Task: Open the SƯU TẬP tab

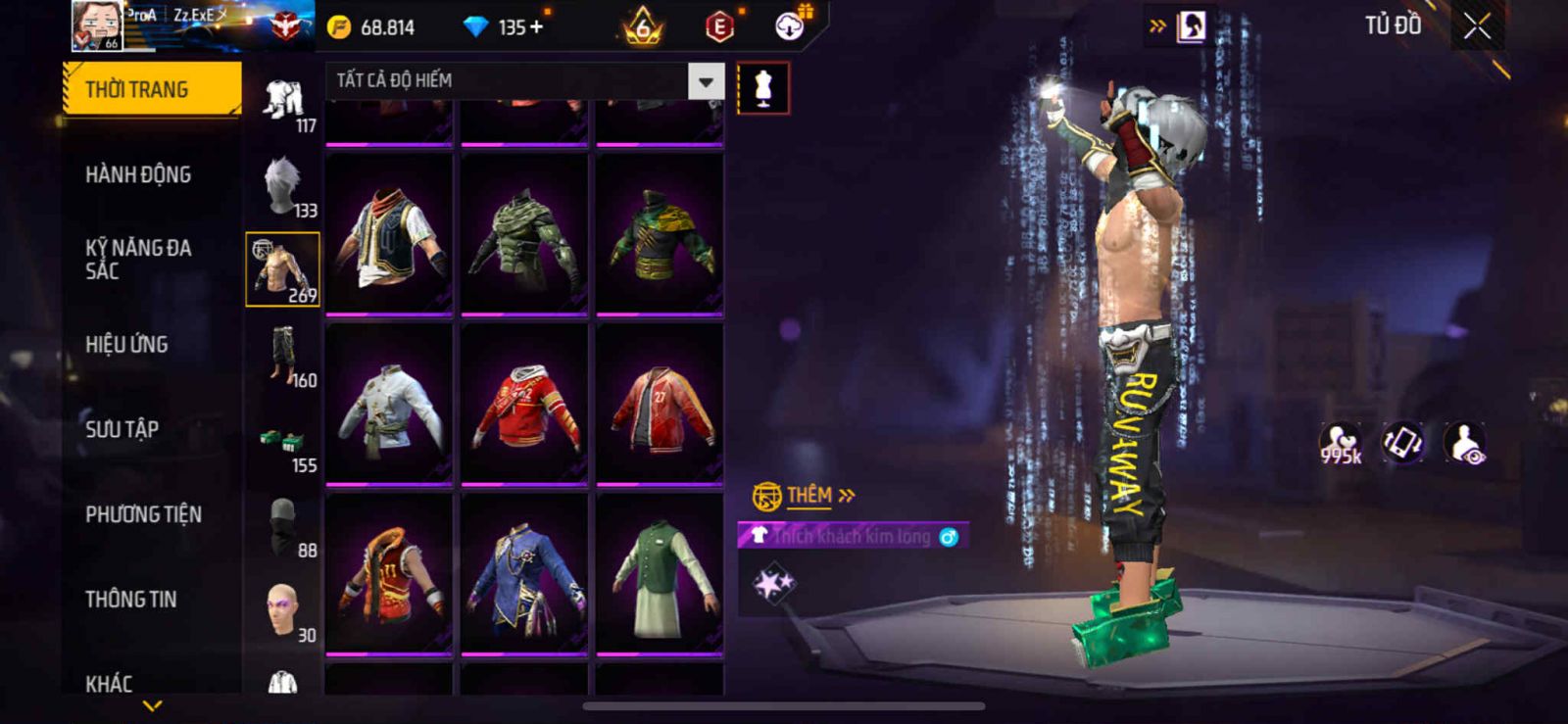Action: coord(122,429)
